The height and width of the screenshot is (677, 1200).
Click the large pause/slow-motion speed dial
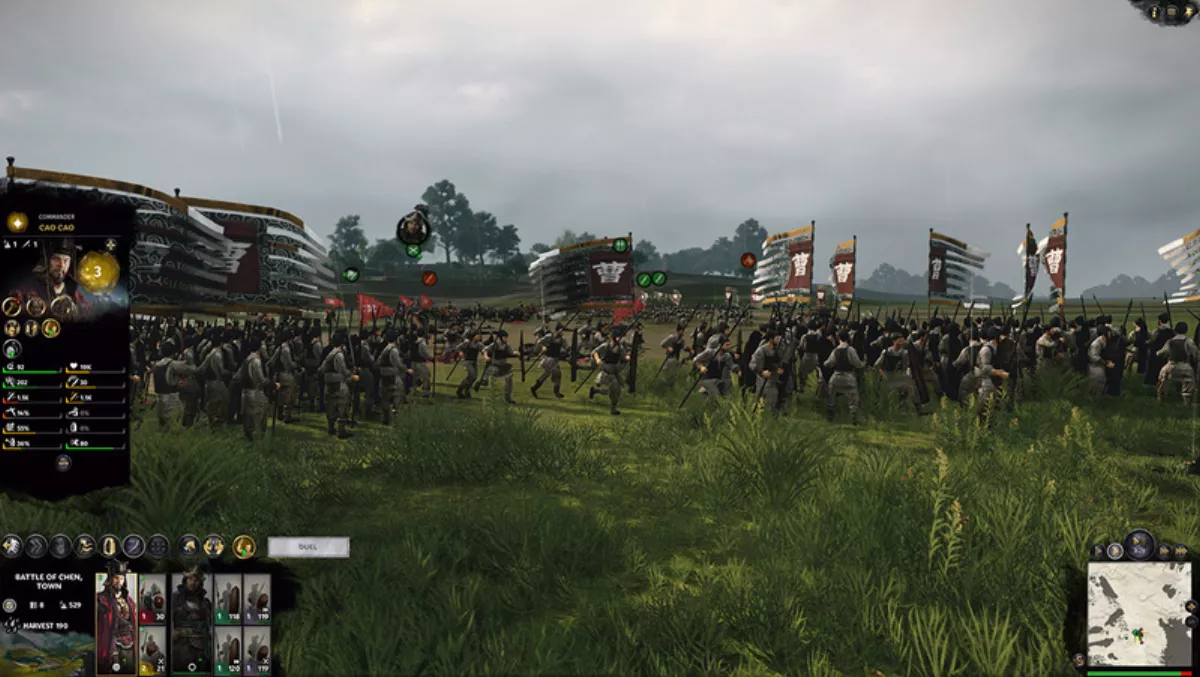1139,545
